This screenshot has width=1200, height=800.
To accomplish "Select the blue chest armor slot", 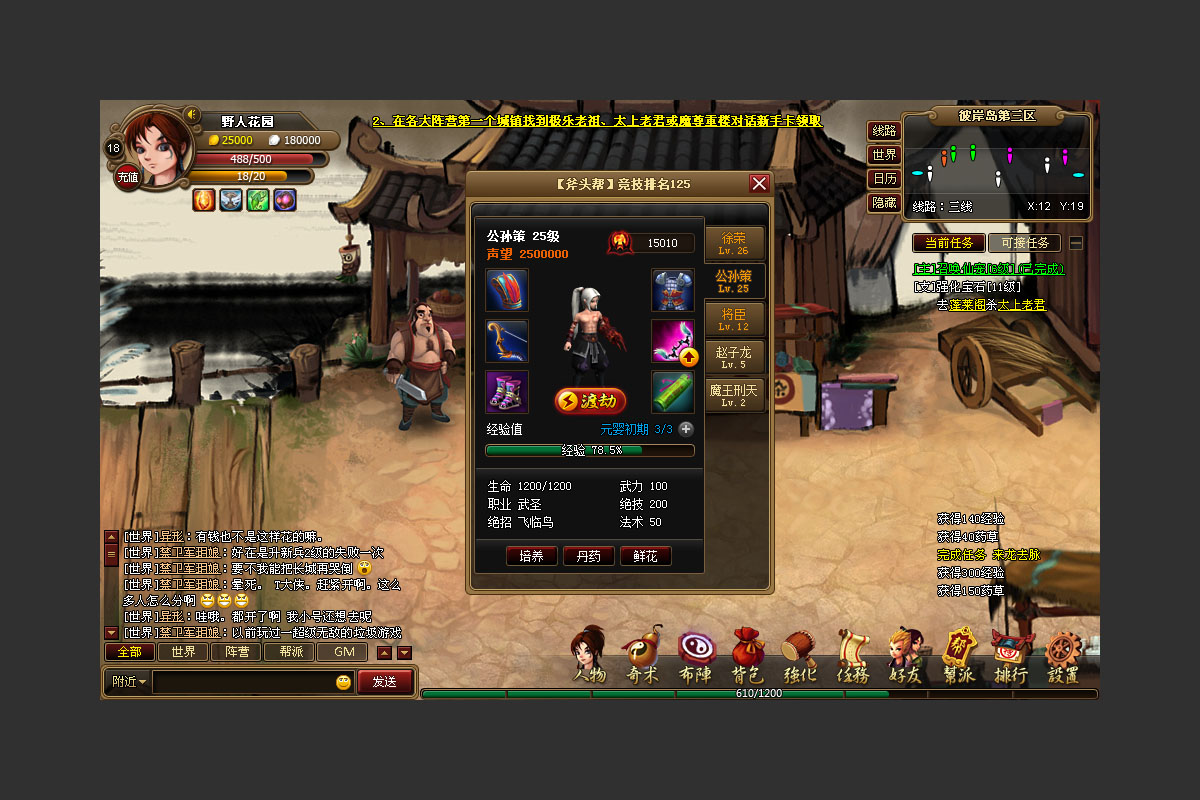I will [x=673, y=290].
